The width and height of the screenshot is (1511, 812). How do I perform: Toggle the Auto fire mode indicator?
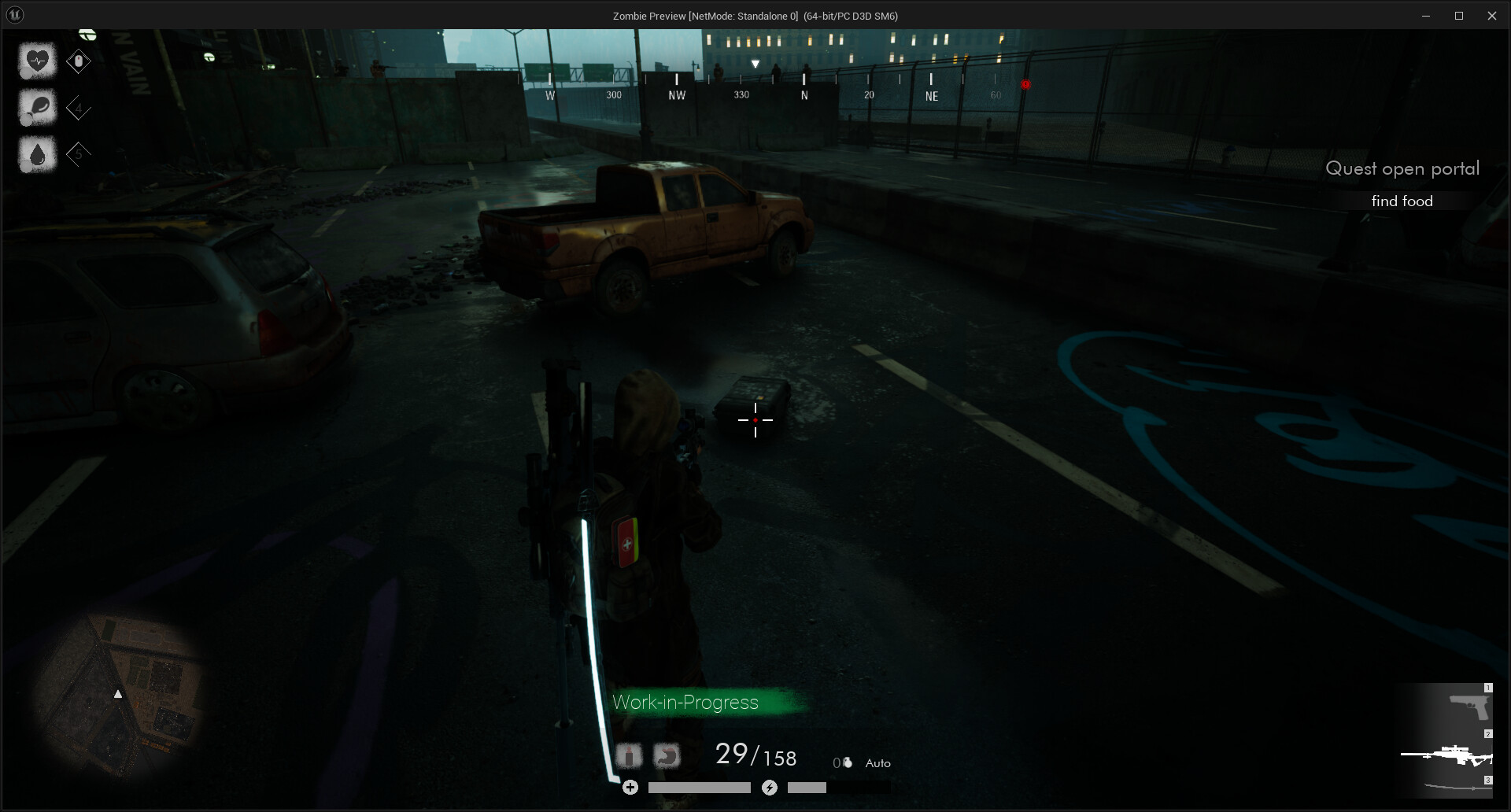[x=879, y=762]
